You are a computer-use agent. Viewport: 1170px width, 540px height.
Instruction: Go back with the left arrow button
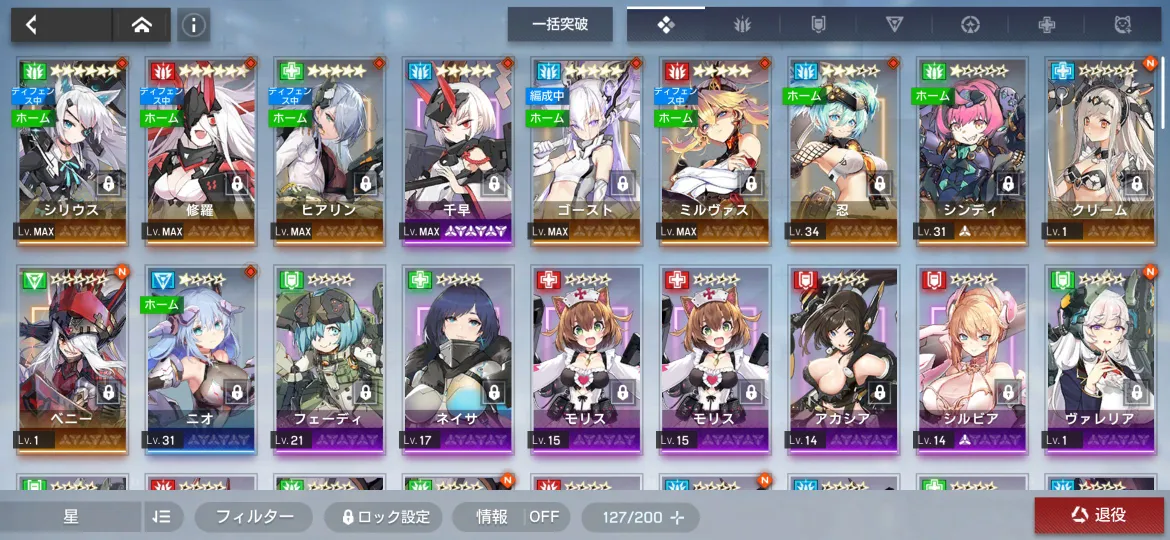(x=32, y=25)
